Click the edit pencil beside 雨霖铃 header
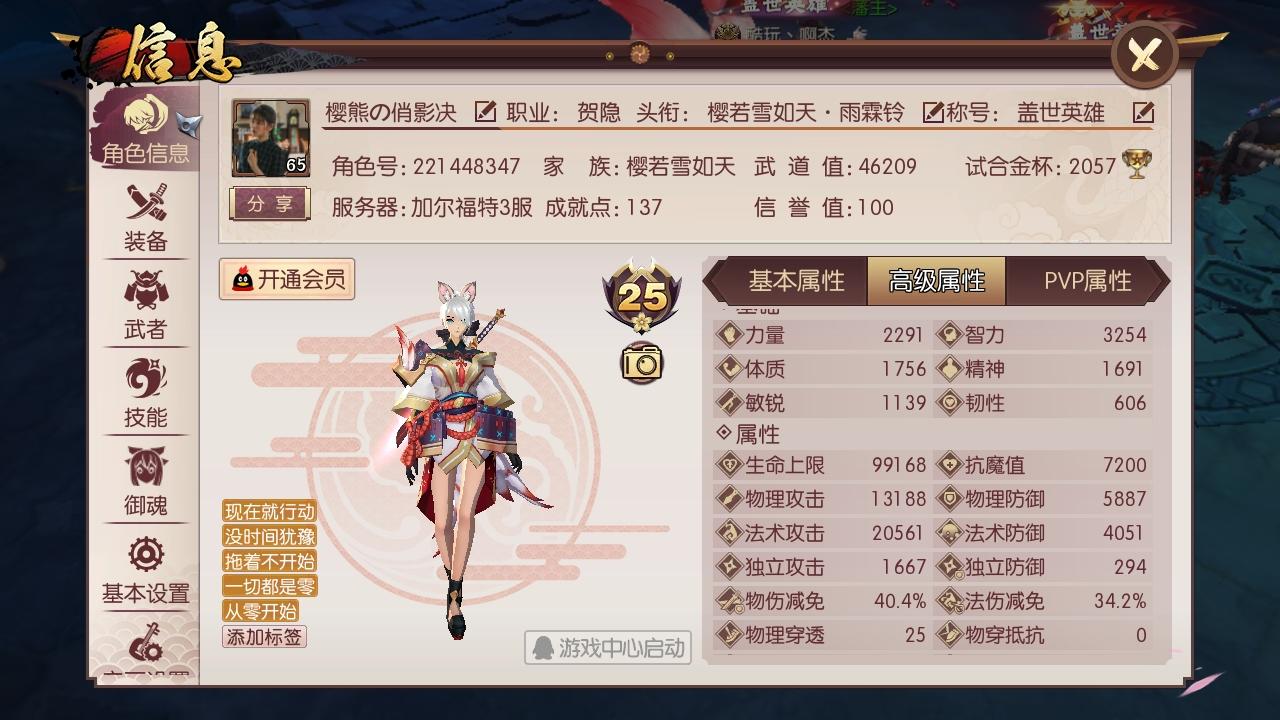This screenshot has height=720, width=1280. [935, 113]
